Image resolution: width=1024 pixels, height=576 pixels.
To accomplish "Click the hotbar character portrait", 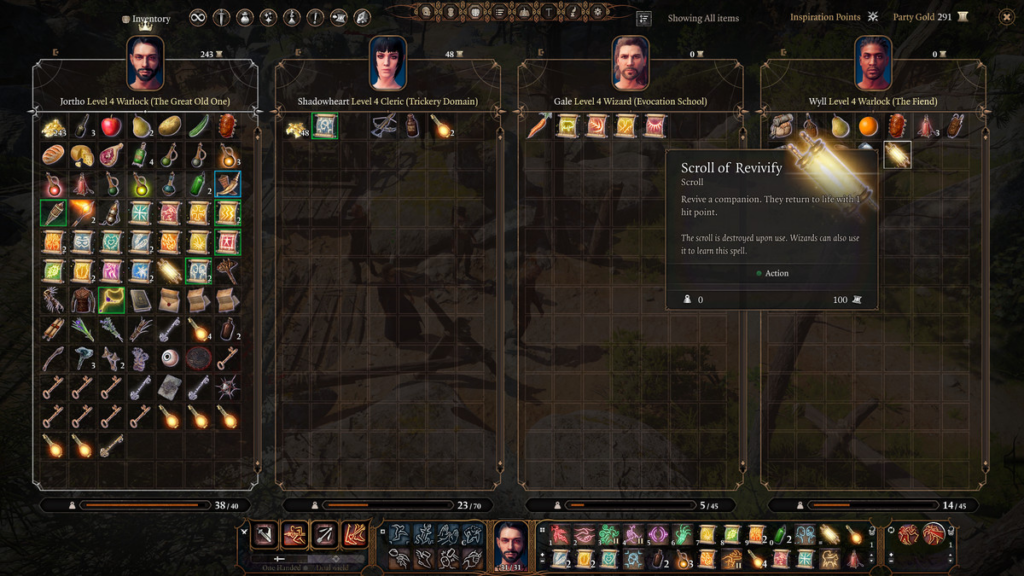I will click(511, 546).
